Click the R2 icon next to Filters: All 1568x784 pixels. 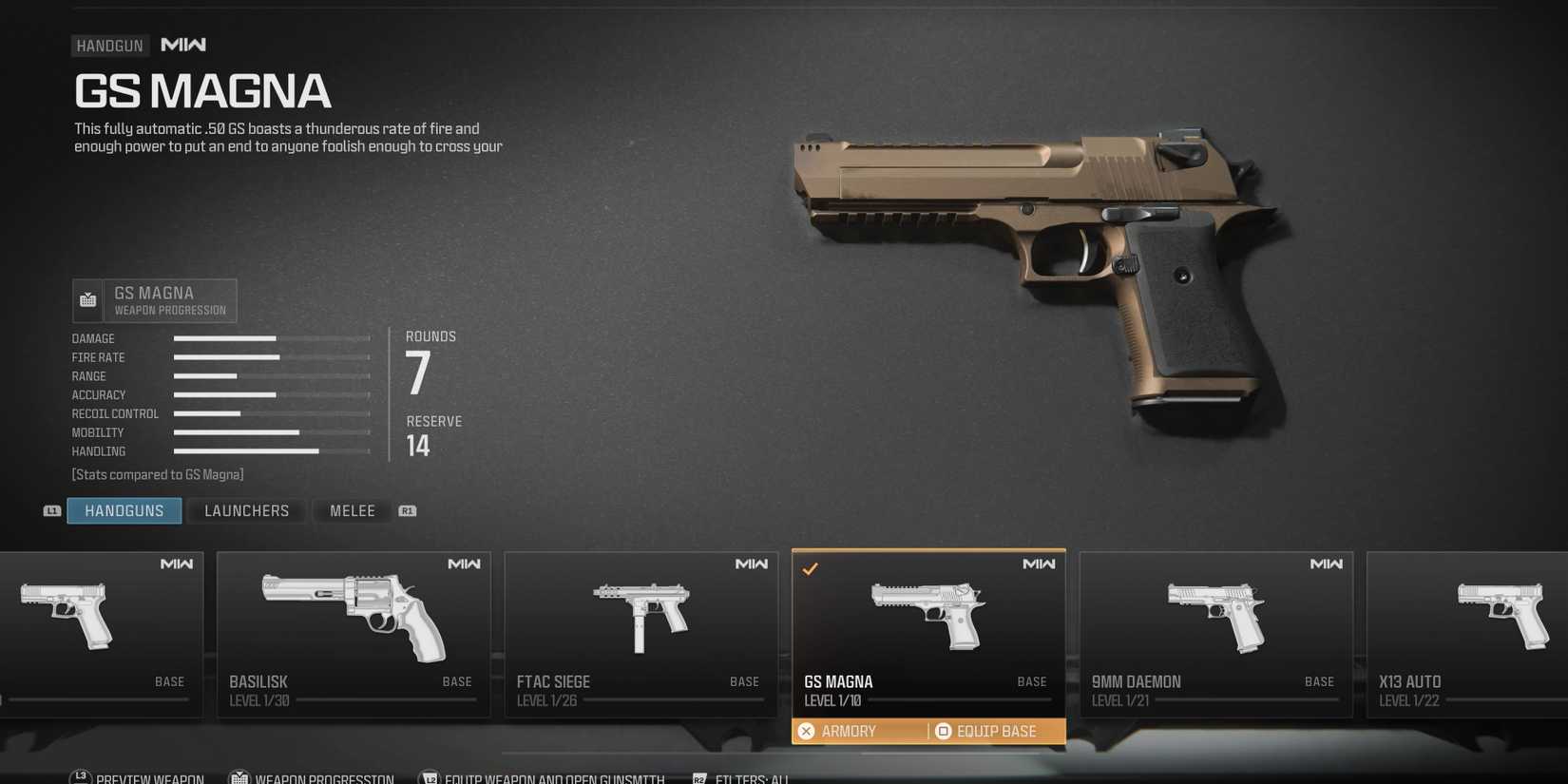click(700, 777)
